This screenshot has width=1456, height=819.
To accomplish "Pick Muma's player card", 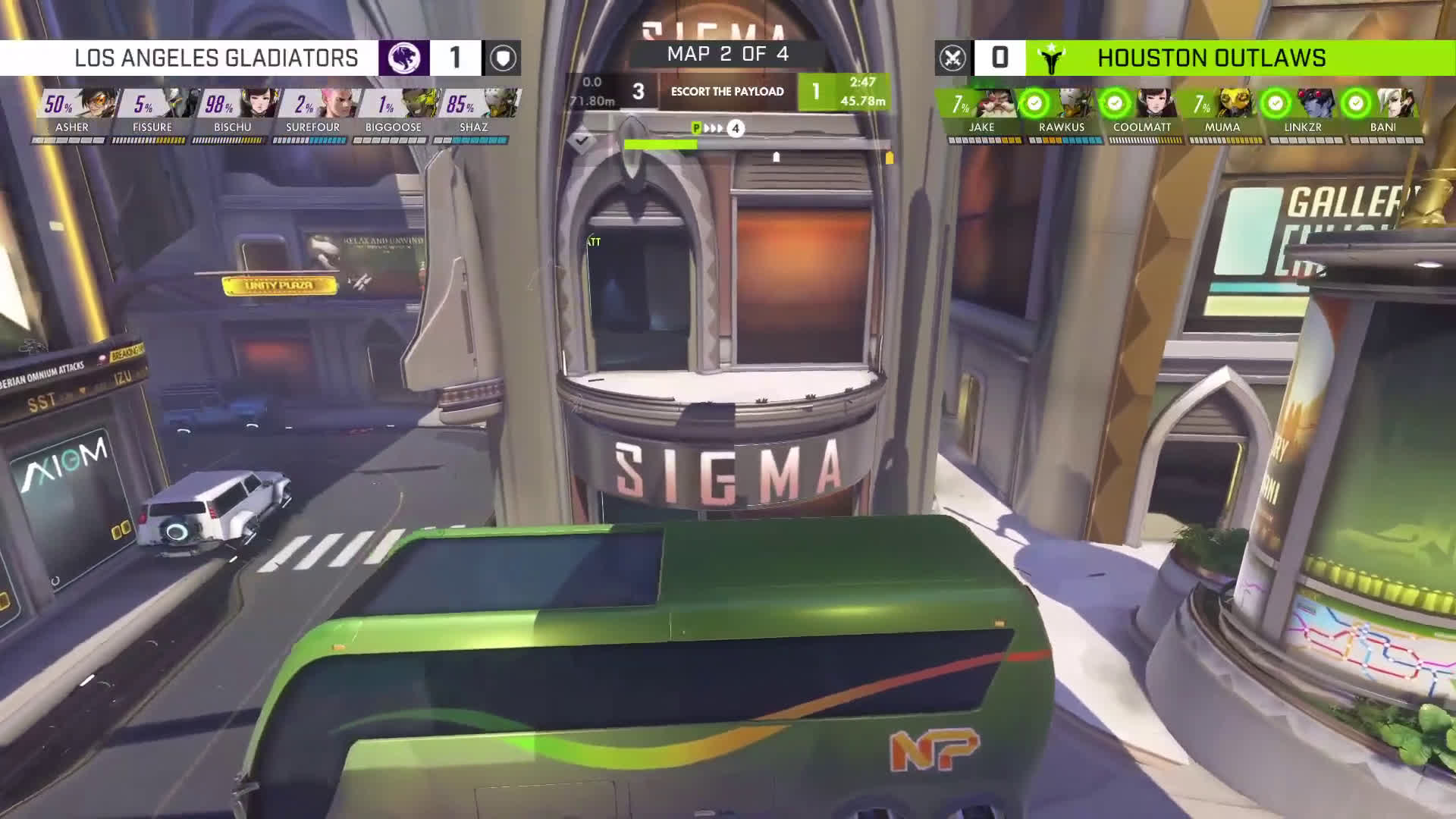I will [1222, 115].
